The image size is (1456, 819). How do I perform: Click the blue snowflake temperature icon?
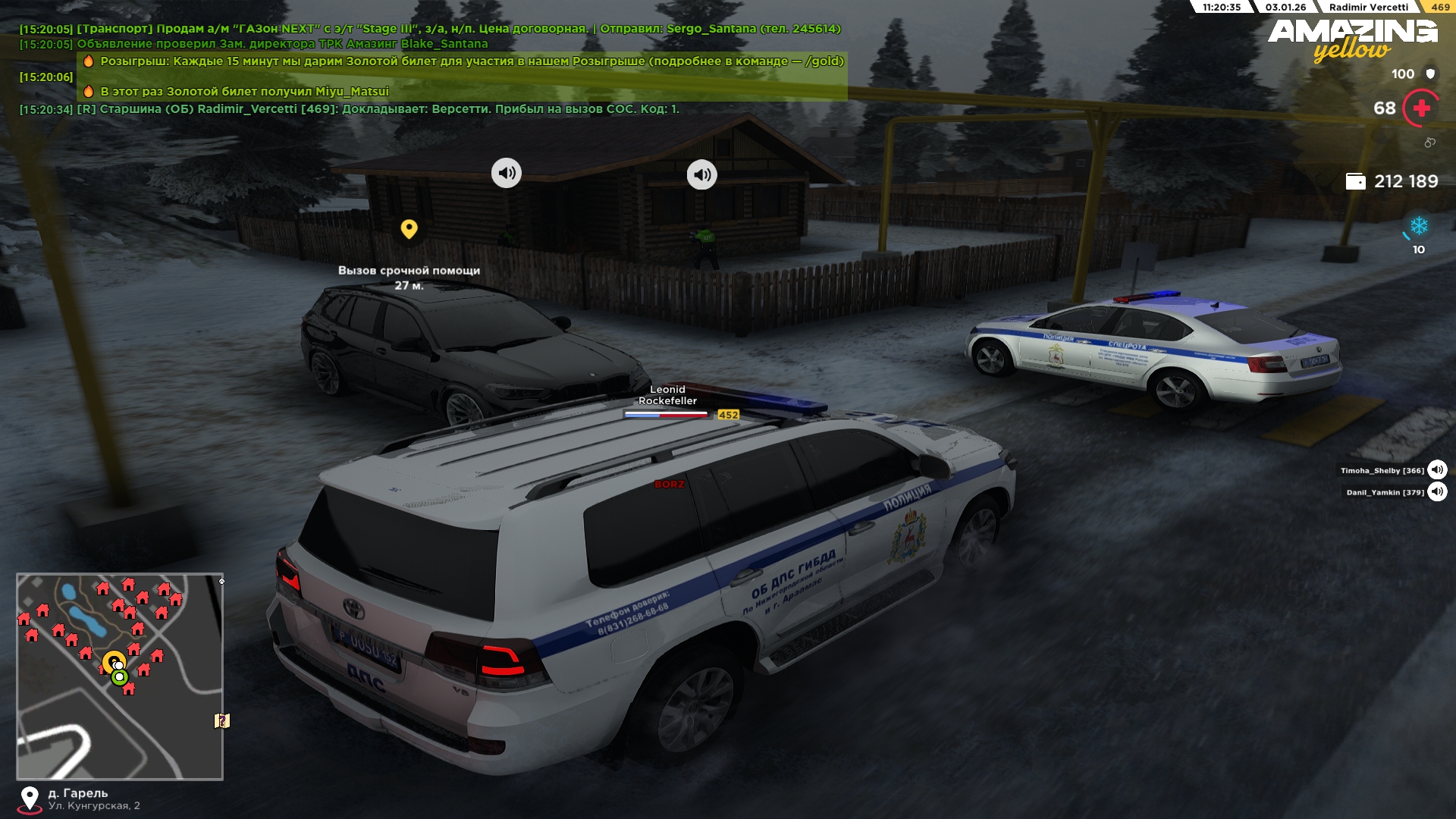point(1418,226)
